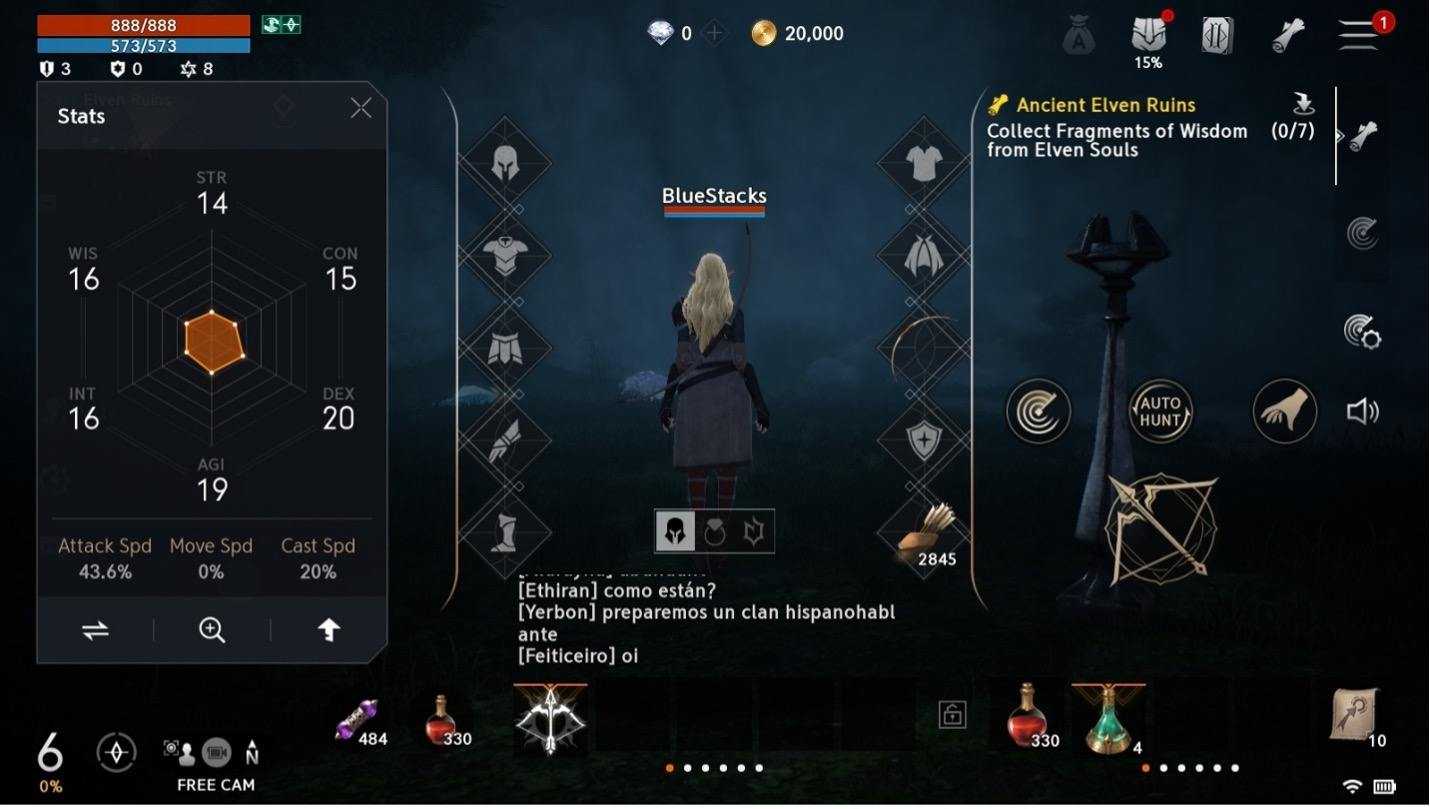Open the inventory bag icon
Image resolution: width=1430 pixels, height=809 pixels.
coord(1079,37)
